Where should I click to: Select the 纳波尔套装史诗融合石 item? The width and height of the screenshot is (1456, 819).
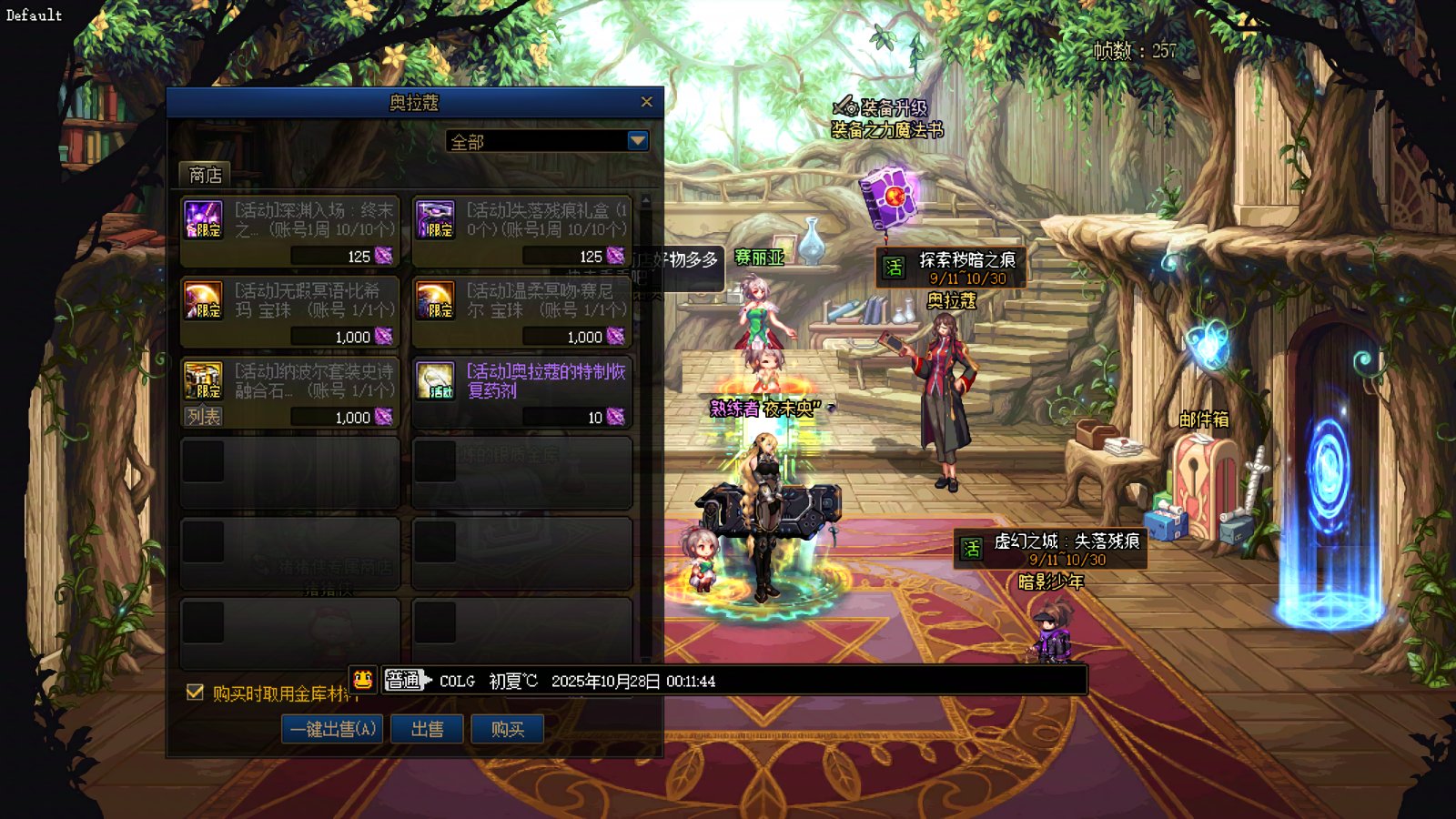(x=290, y=382)
